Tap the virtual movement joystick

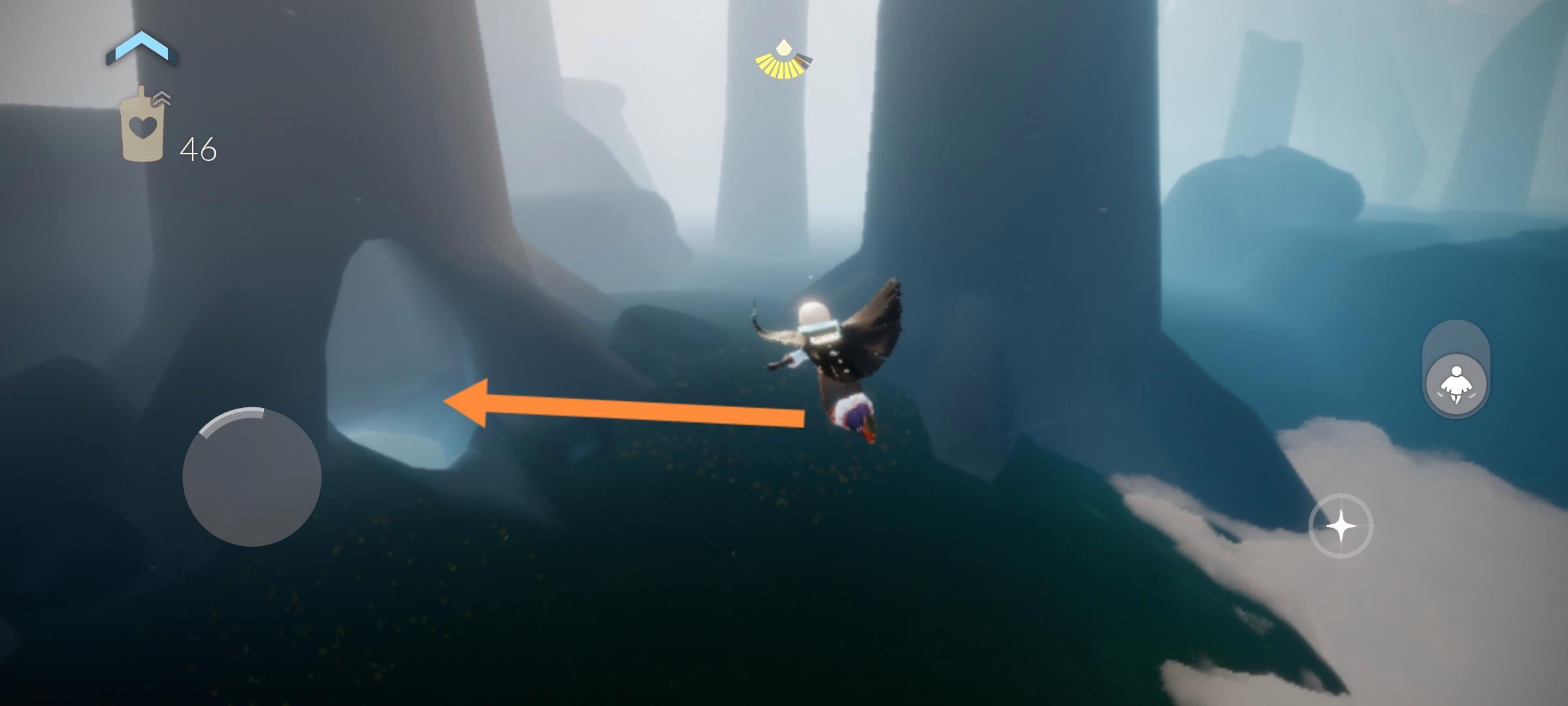click(252, 477)
